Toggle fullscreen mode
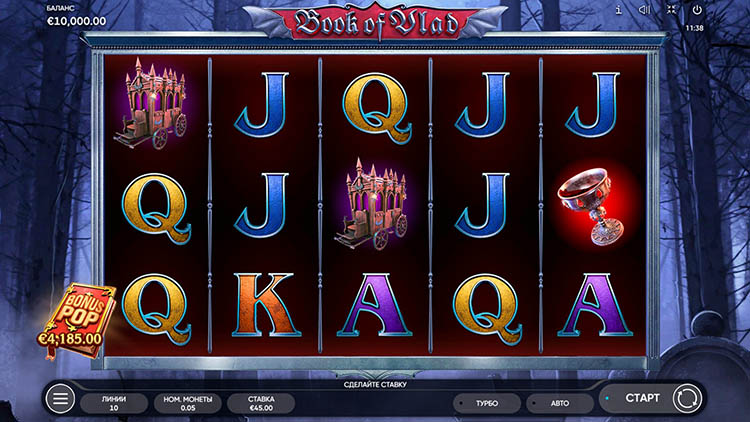Screen dimensions: 750x422 [670, 11]
